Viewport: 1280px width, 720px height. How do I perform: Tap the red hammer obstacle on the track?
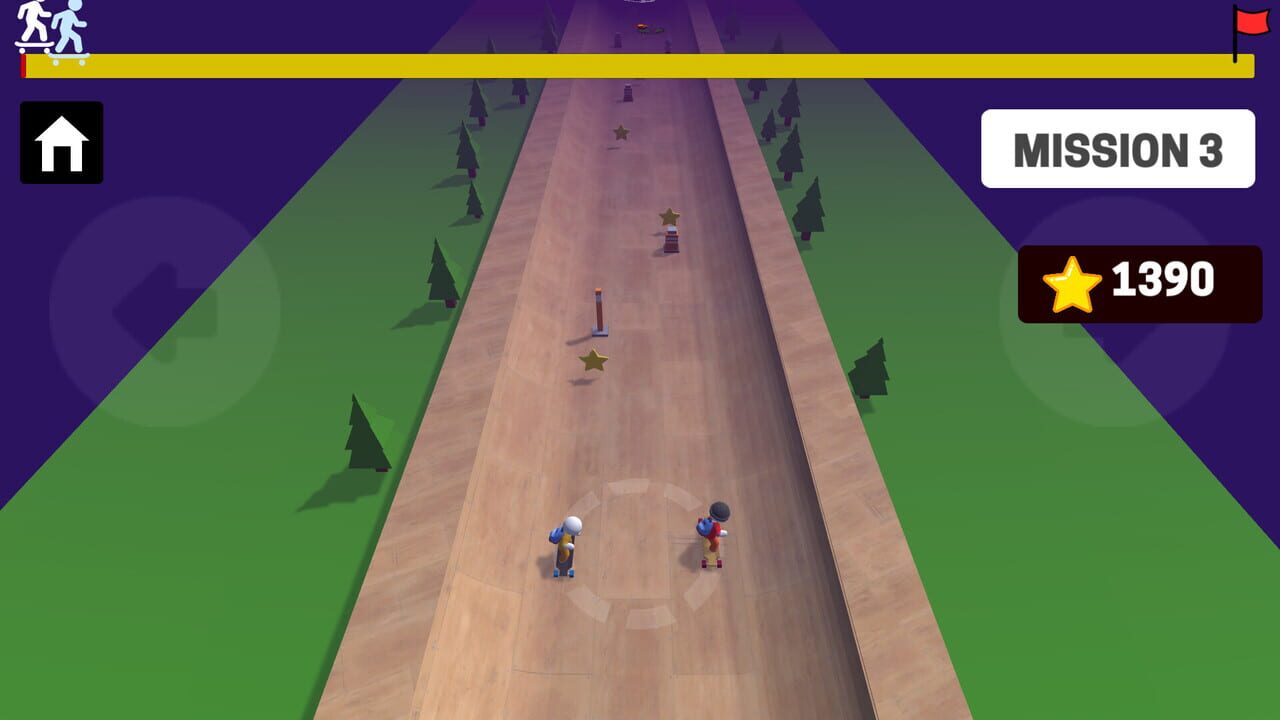point(598,308)
